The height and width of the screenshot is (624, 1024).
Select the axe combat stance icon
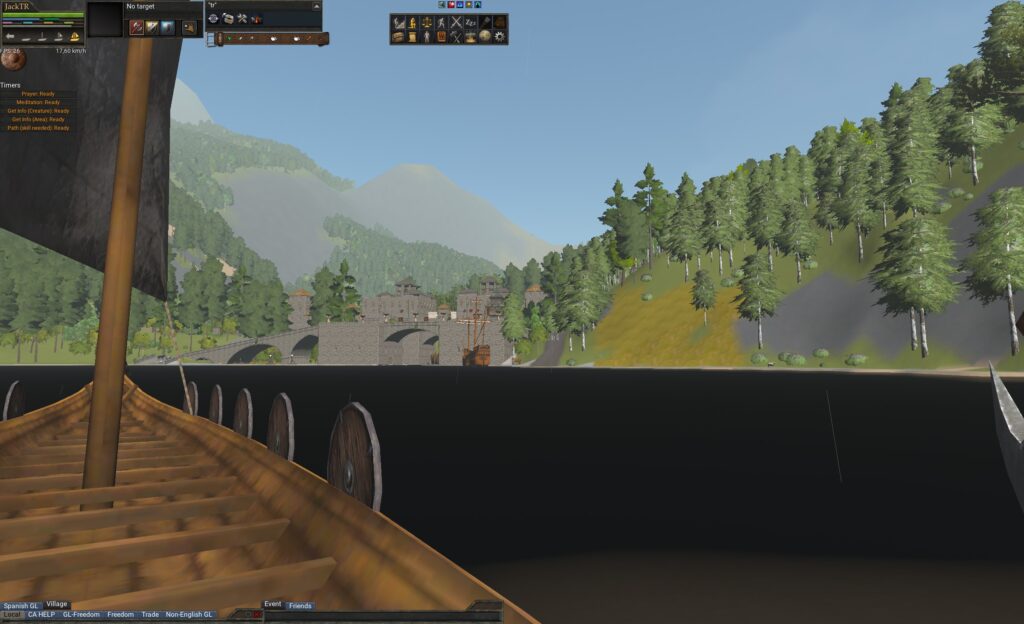(136, 28)
